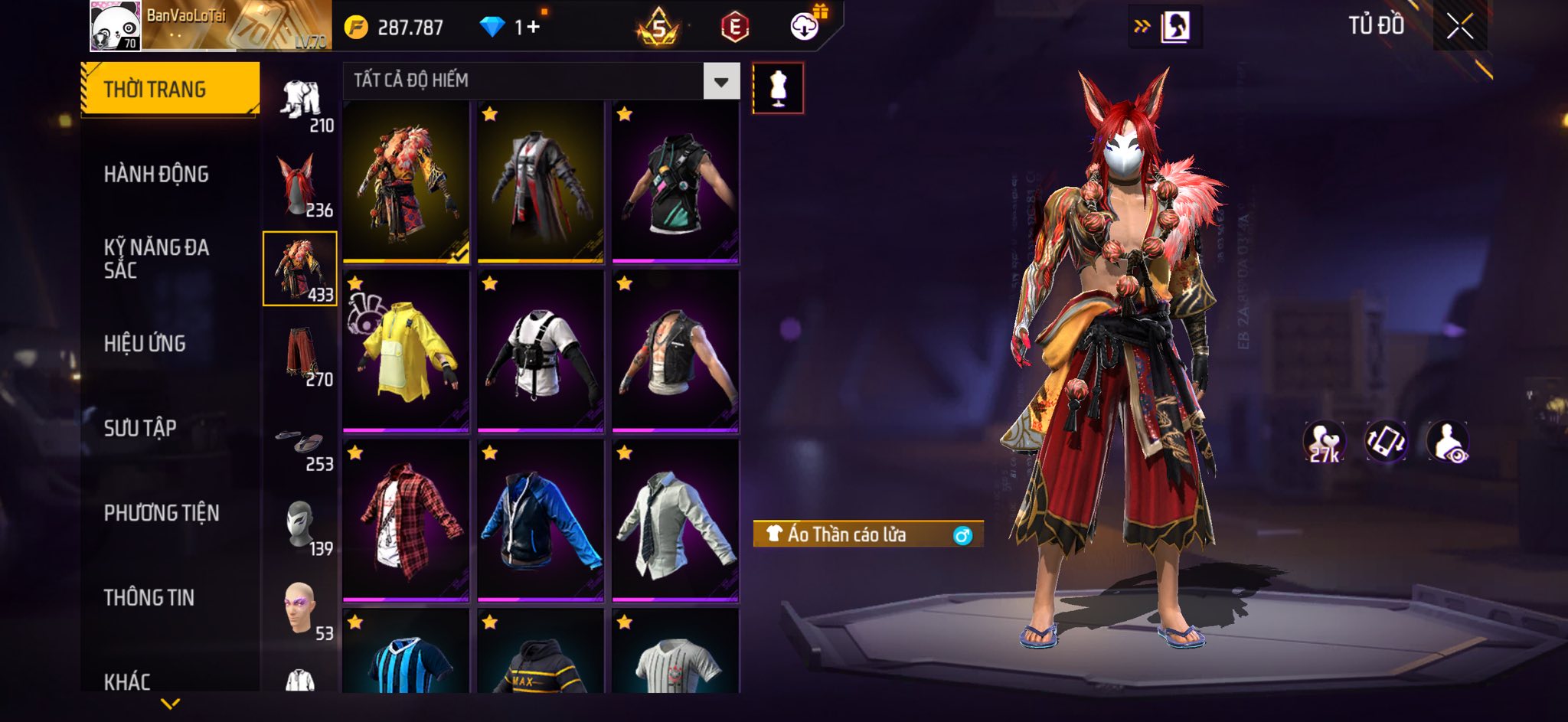The width and height of the screenshot is (1568, 722).
Task: Click the mannequin icon button
Action: [x=778, y=88]
